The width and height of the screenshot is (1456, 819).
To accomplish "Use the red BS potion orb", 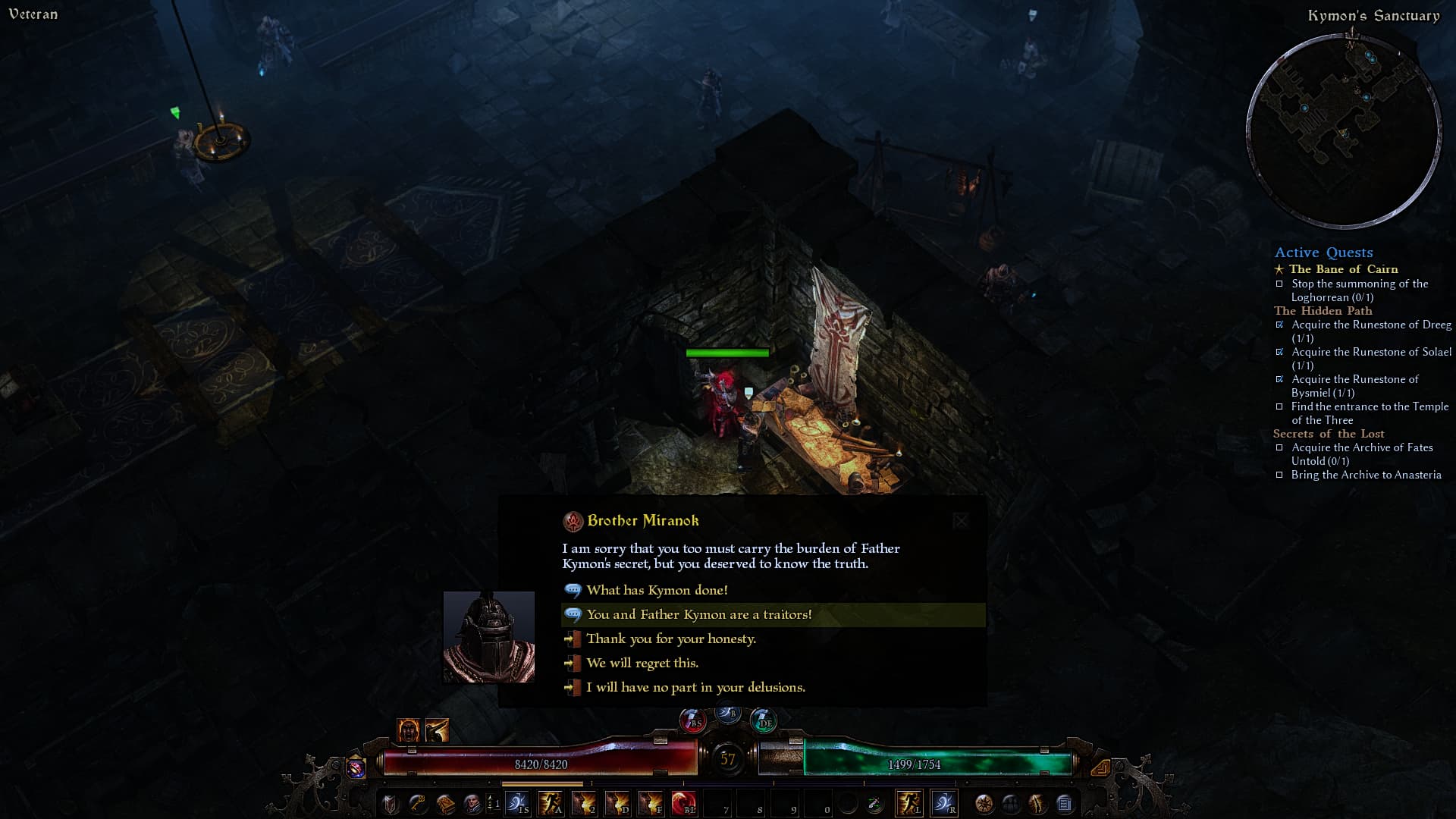I will pos(692,720).
